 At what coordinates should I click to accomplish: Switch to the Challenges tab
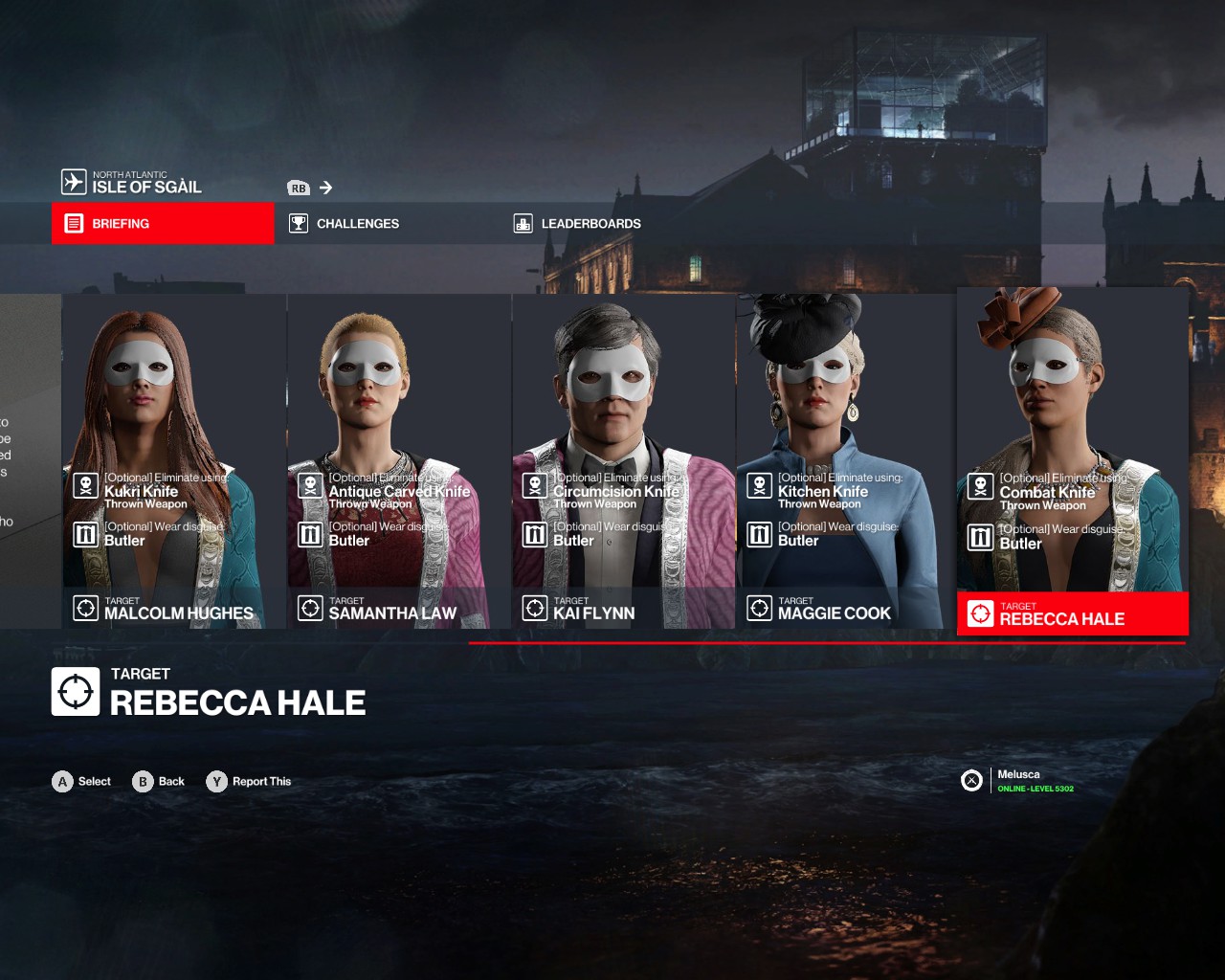(356, 224)
